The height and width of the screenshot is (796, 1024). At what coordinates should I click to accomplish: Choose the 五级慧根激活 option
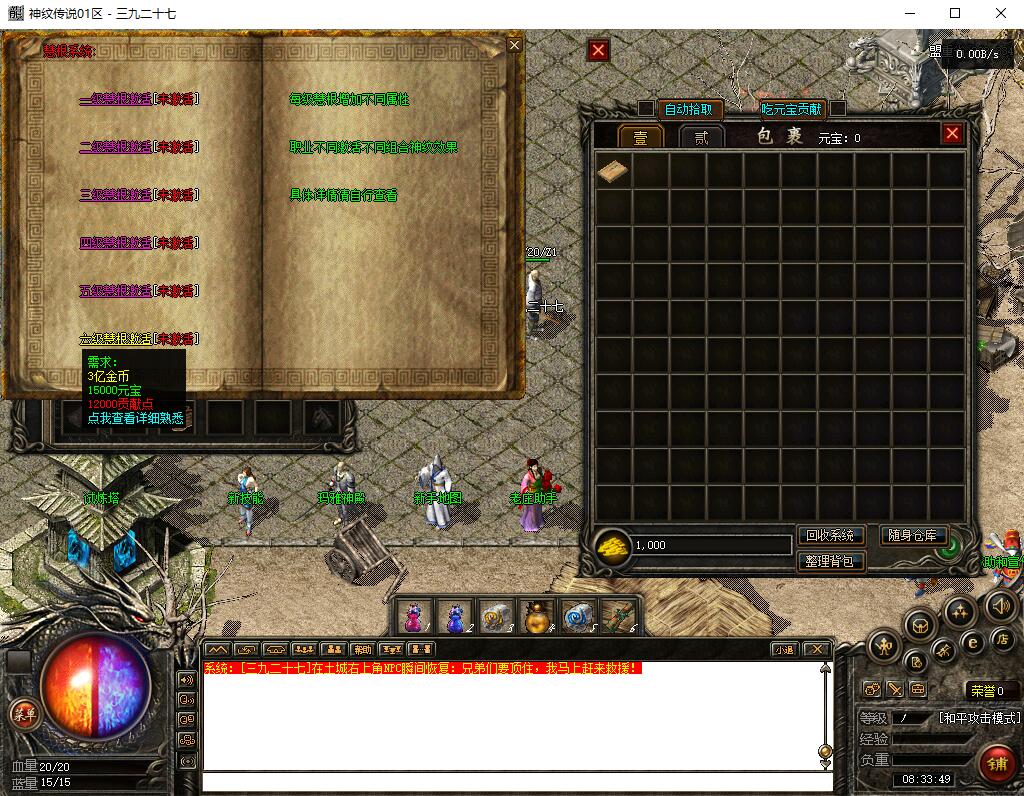point(115,291)
